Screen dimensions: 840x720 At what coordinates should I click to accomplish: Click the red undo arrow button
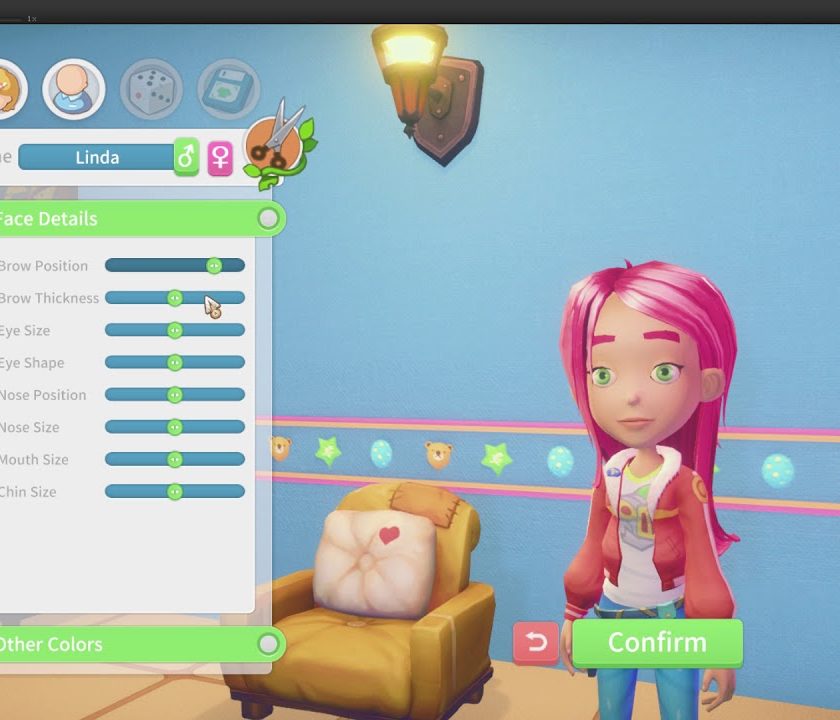click(536, 643)
